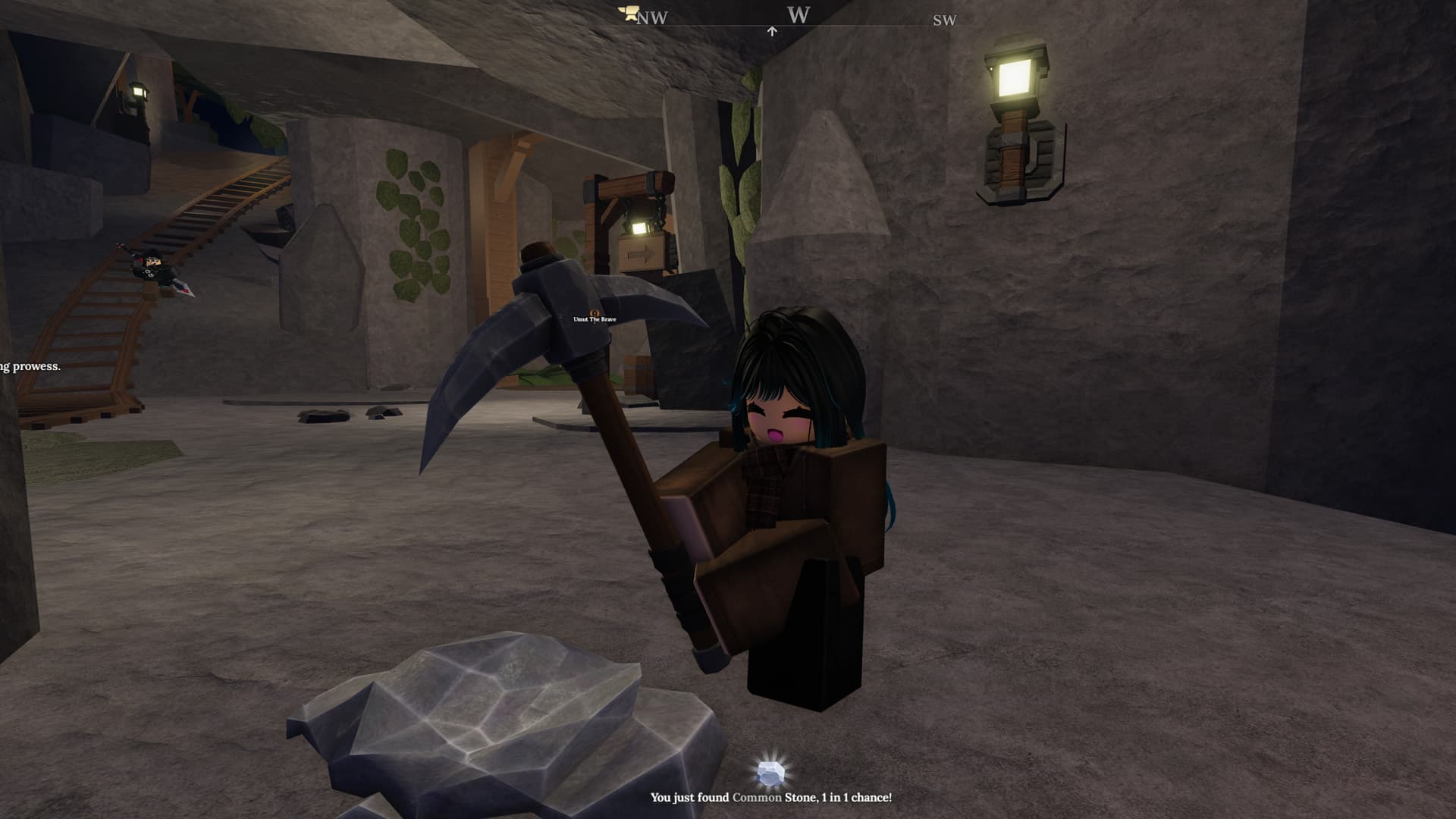Click the hanging lantern on the wooden sign
This screenshot has height=819, width=1456.
642,227
